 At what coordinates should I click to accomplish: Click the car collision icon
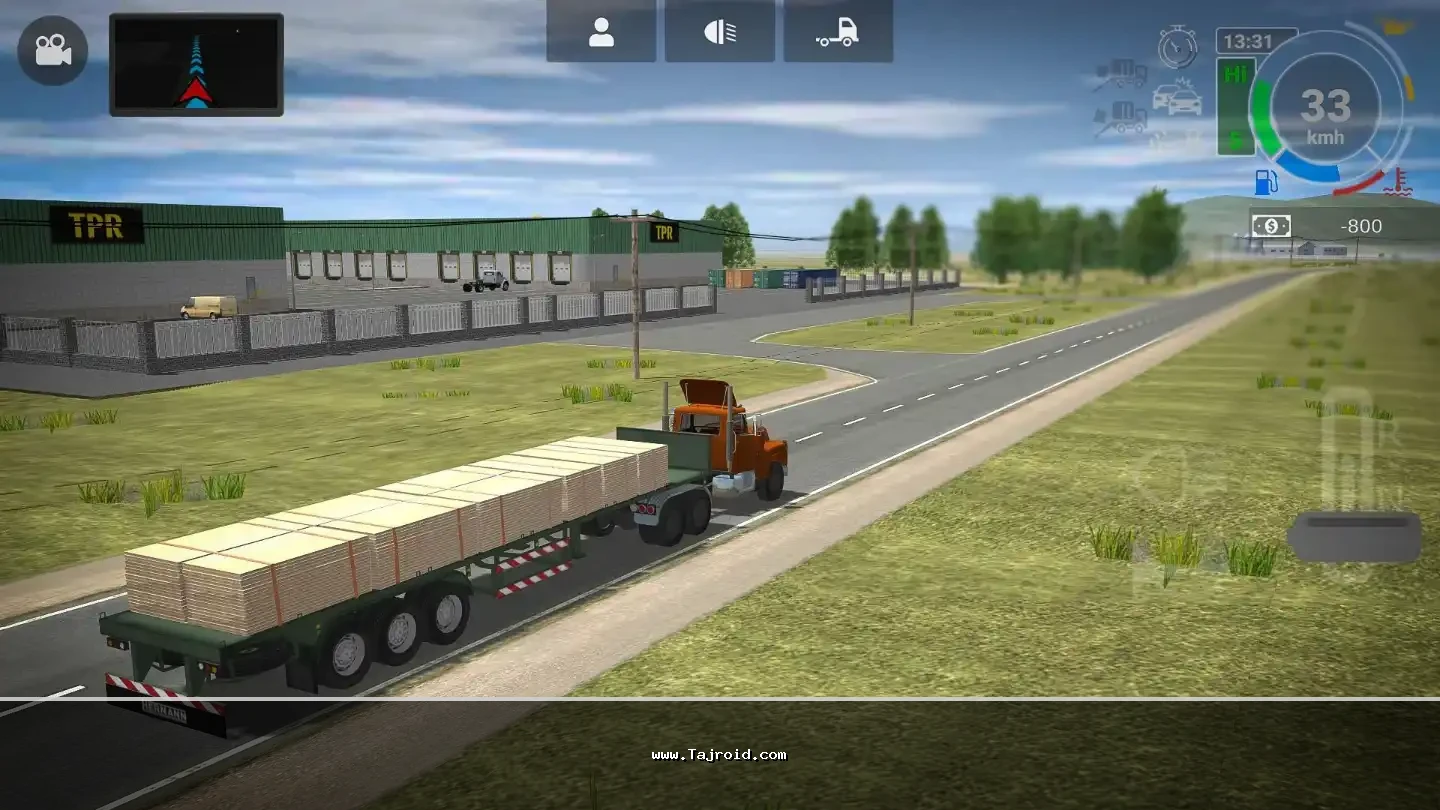(x=1176, y=97)
